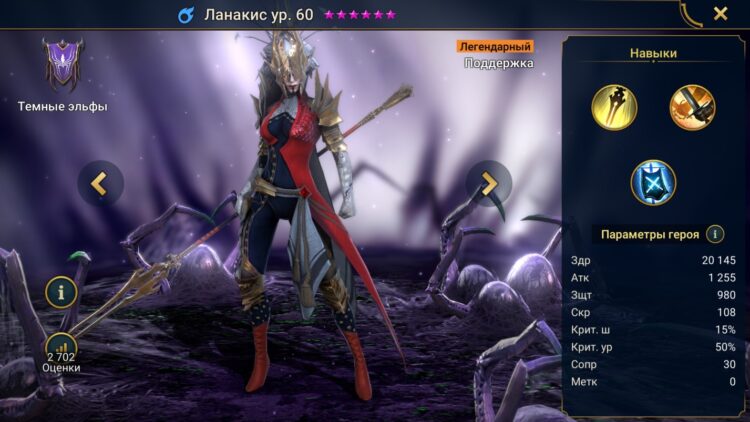Select the orange sword skill icon
The height and width of the screenshot is (422, 750).
click(x=692, y=107)
